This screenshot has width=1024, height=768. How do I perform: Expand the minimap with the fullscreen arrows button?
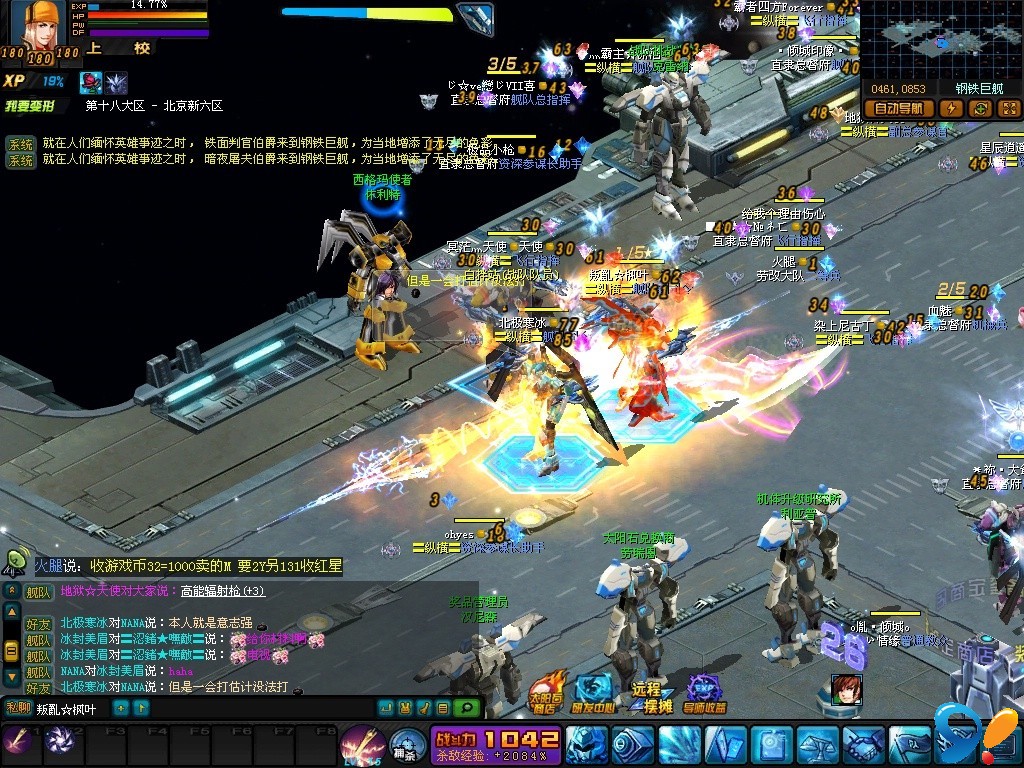1008,109
